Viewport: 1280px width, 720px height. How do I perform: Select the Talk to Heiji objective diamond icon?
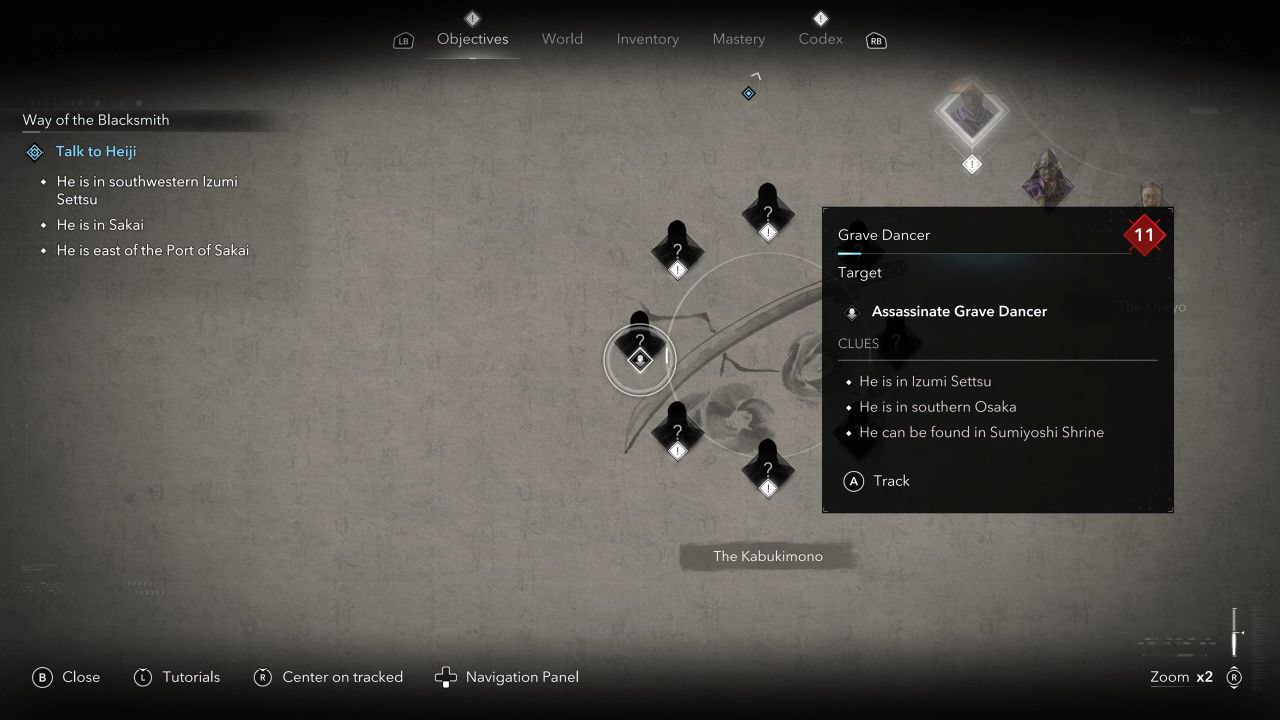pos(33,151)
